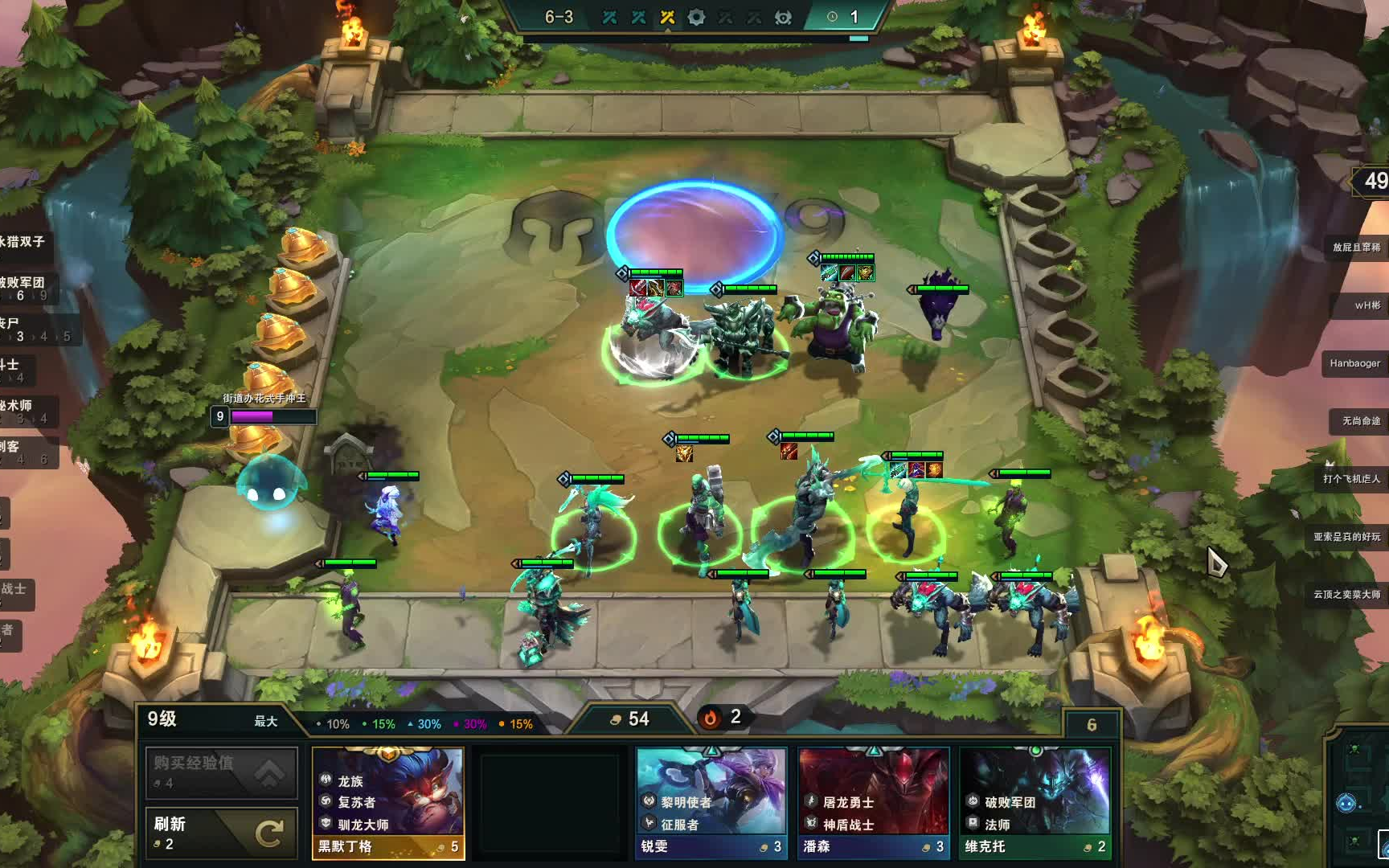Click the 购买经验值 buy XP button
The image size is (1389, 868).
click(221, 772)
